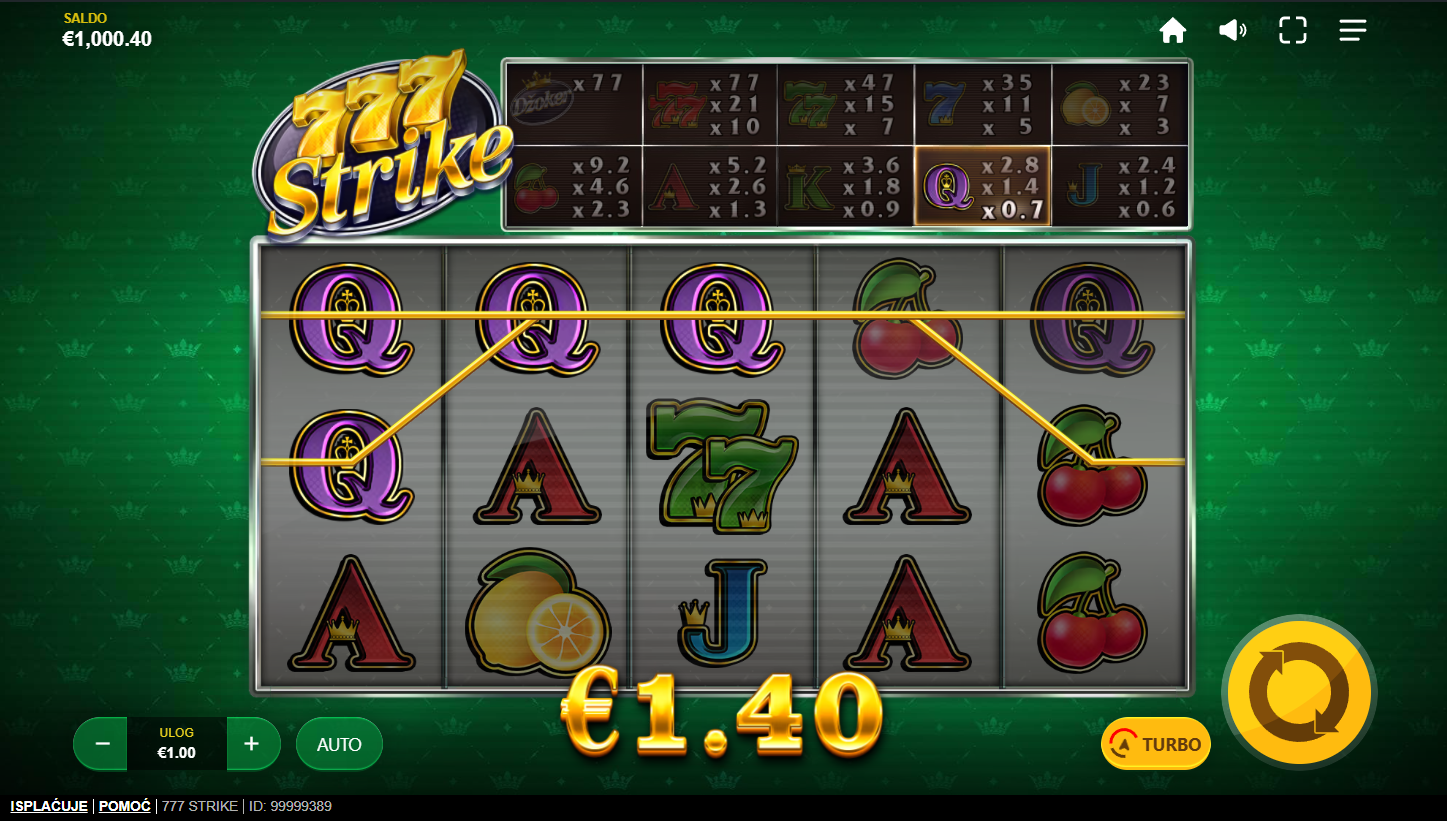Increase the bet with the plus button
This screenshot has height=821, width=1447.
coord(252,744)
